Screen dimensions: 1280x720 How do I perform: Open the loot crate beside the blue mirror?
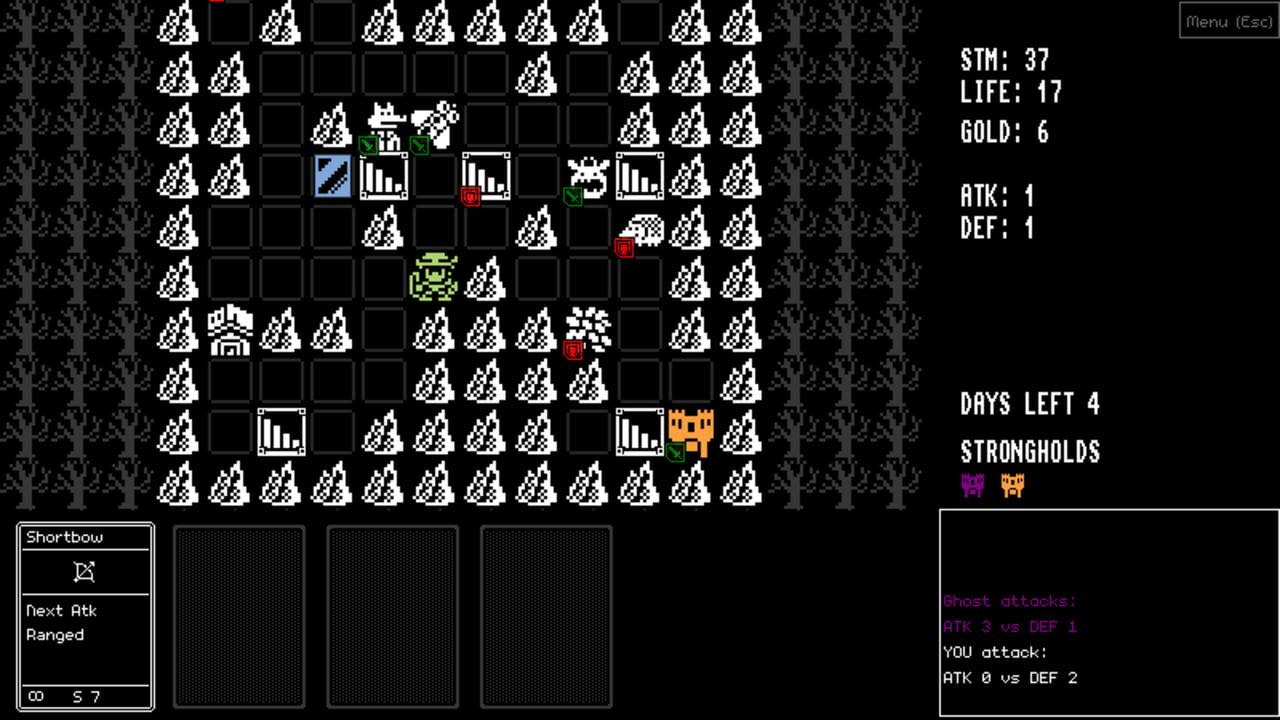tap(383, 177)
